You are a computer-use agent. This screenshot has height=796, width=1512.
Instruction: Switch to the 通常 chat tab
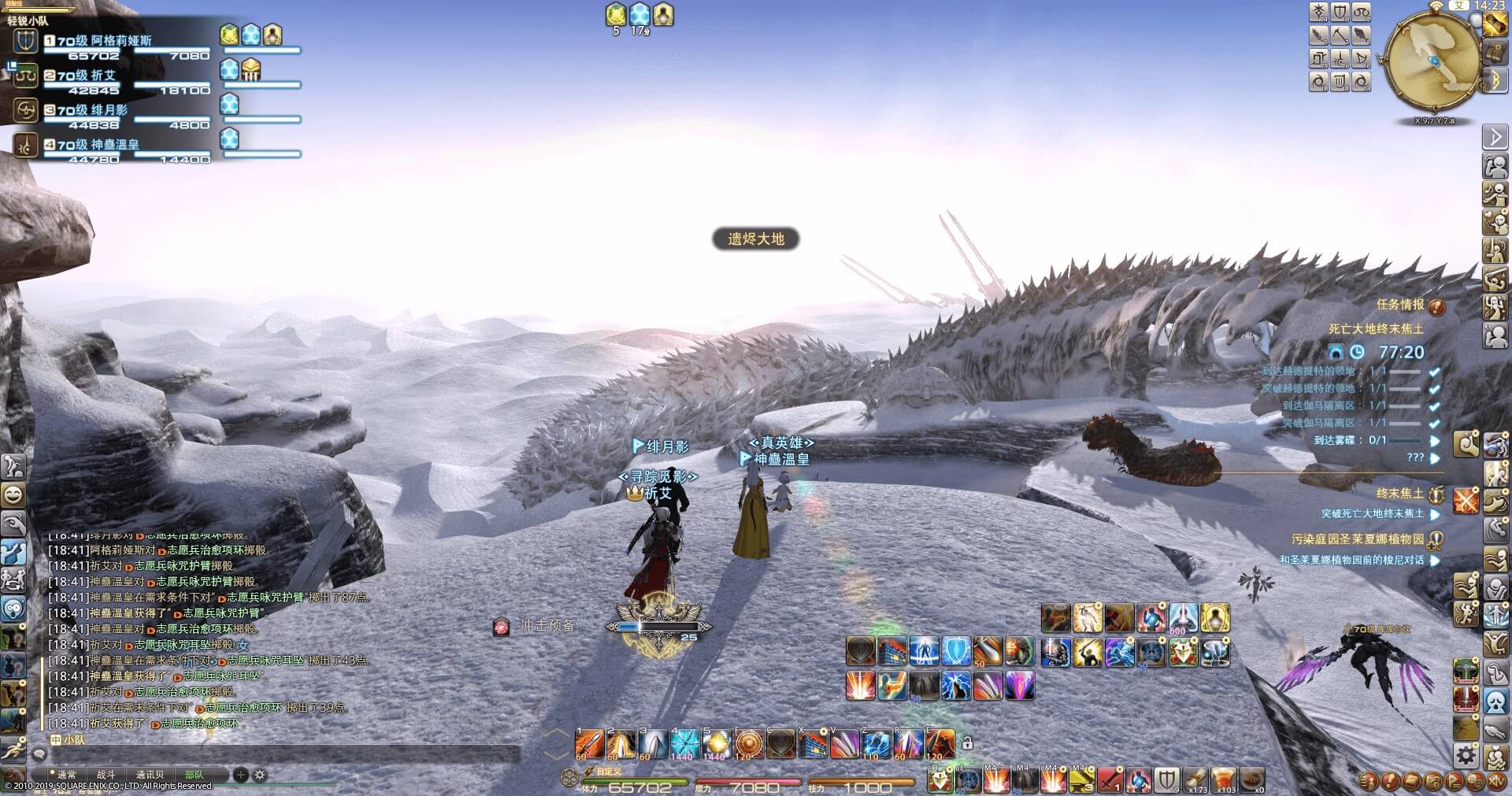[66, 775]
